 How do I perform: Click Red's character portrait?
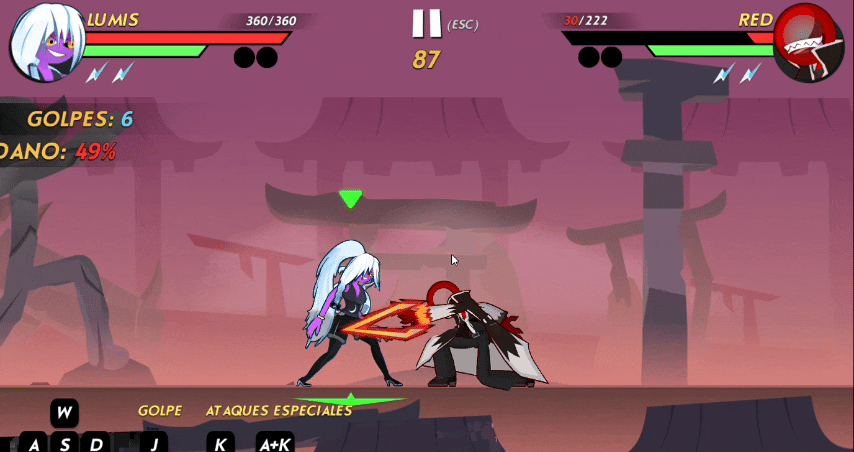click(x=808, y=44)
